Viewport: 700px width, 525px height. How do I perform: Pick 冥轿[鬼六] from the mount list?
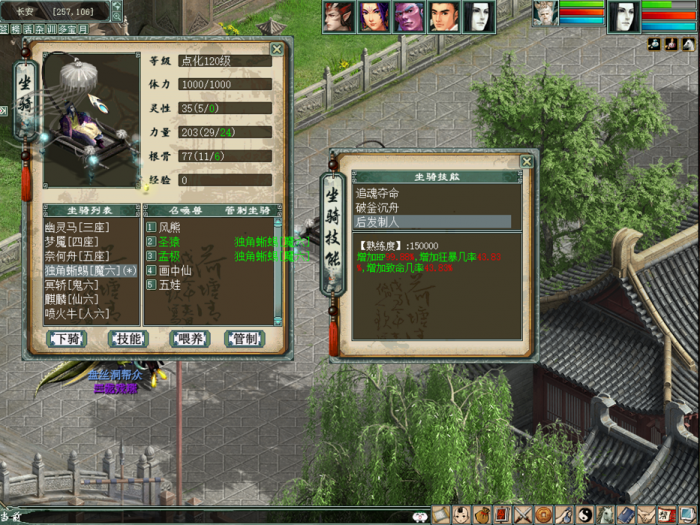(71, 285)
